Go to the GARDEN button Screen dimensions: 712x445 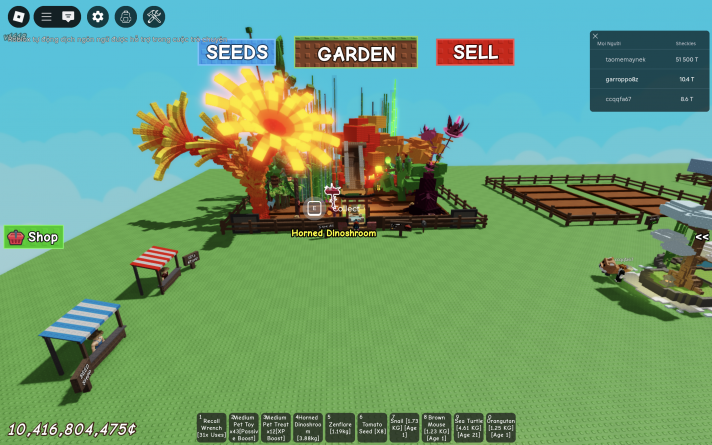click(x=356, y=53)
